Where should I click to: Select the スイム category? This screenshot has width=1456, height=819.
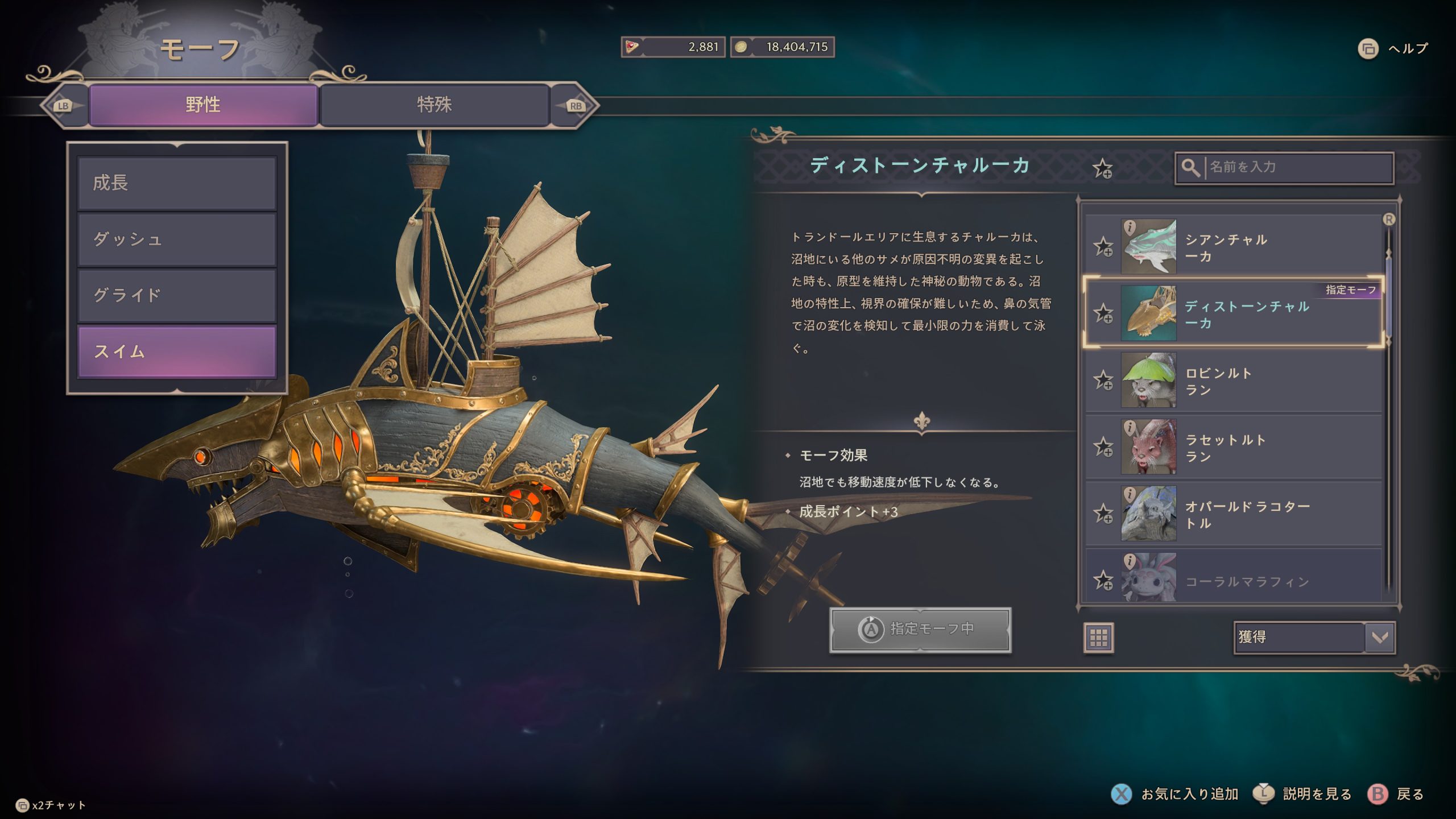point(177,351)
